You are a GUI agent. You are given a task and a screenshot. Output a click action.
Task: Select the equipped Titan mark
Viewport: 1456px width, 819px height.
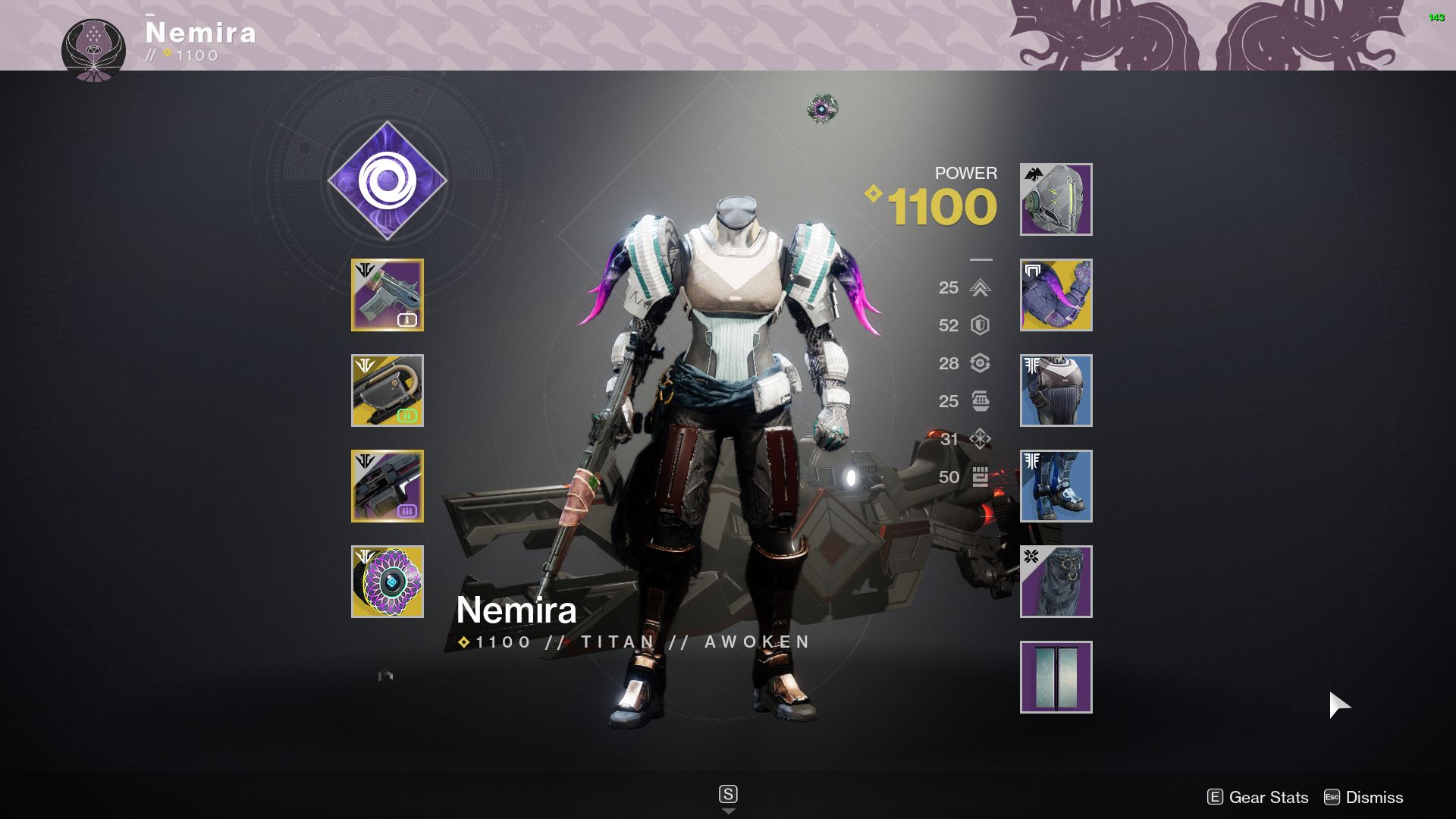tap(1056, 581)
